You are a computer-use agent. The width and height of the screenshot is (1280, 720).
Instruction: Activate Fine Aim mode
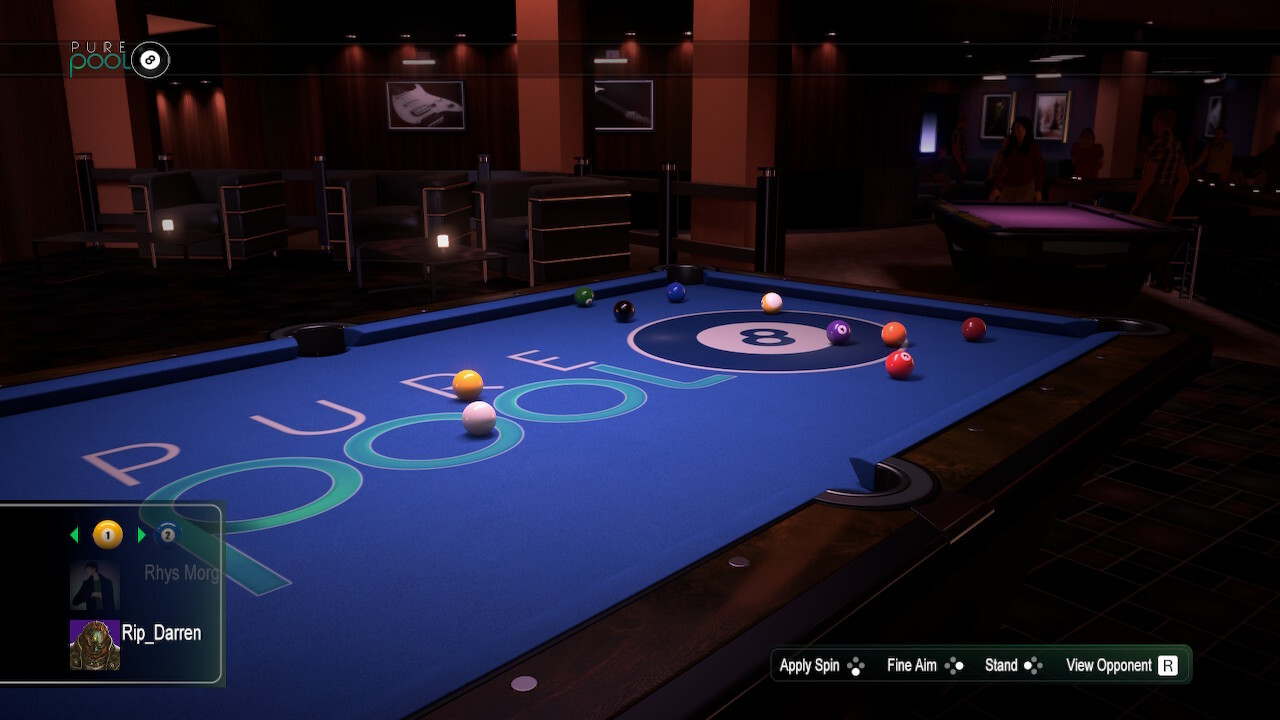910,665
